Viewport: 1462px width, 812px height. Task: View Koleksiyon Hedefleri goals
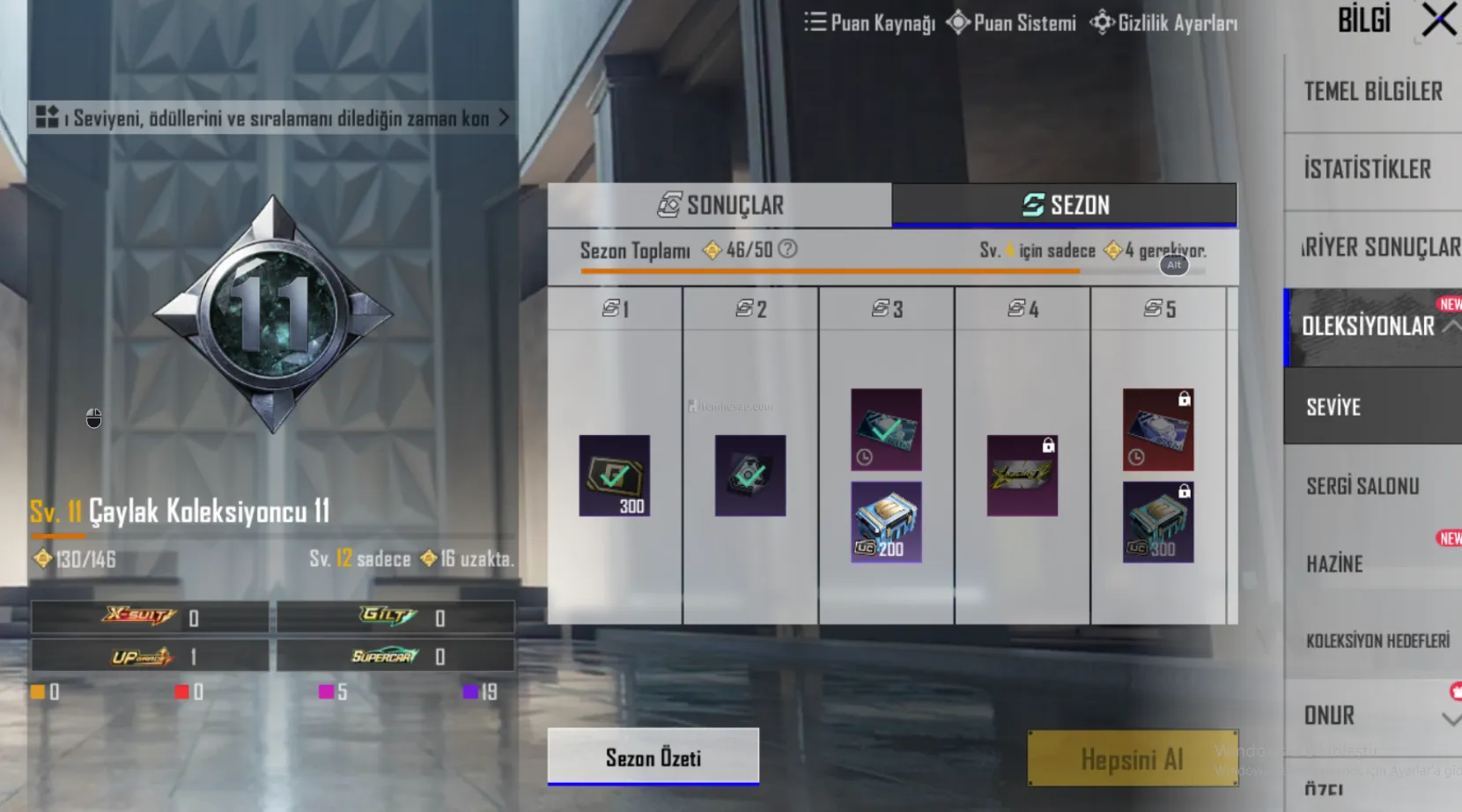pos(1377,641)
